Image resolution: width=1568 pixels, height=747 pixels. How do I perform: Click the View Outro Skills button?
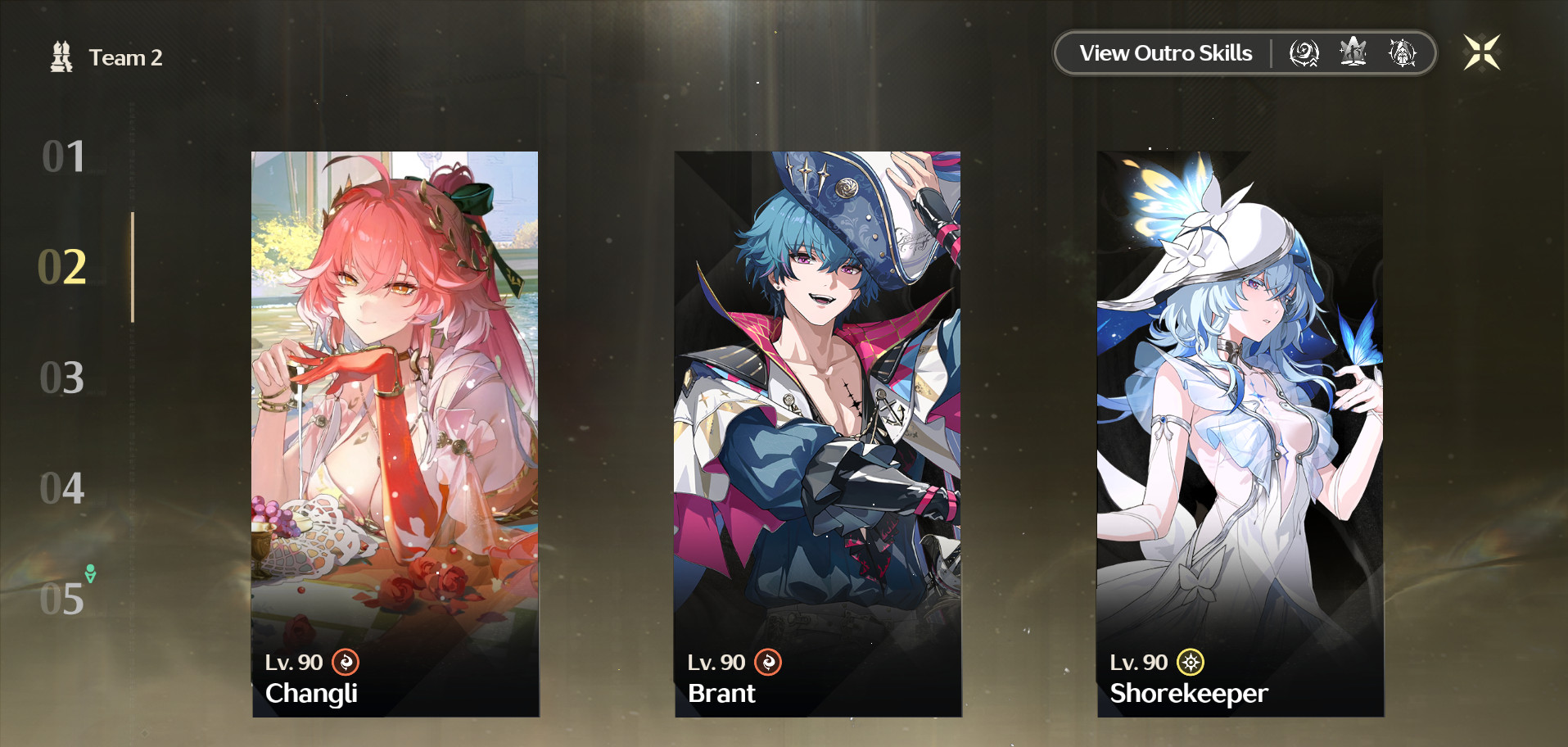1166,52
